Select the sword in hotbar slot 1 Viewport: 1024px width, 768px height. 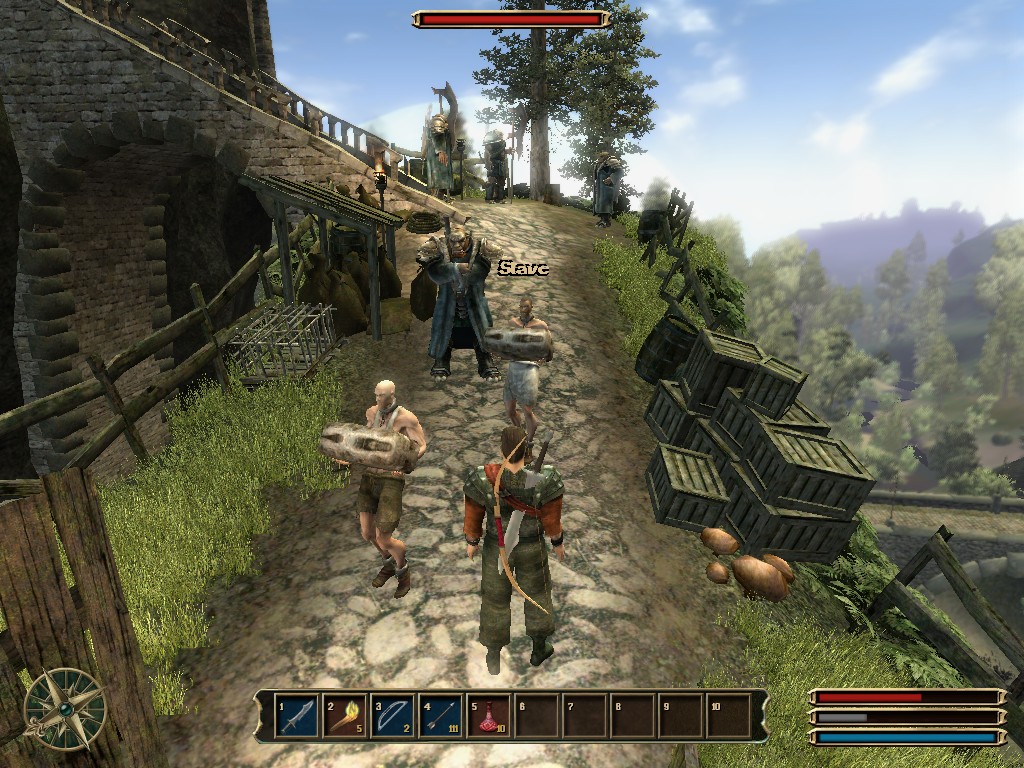pos(297,716)
